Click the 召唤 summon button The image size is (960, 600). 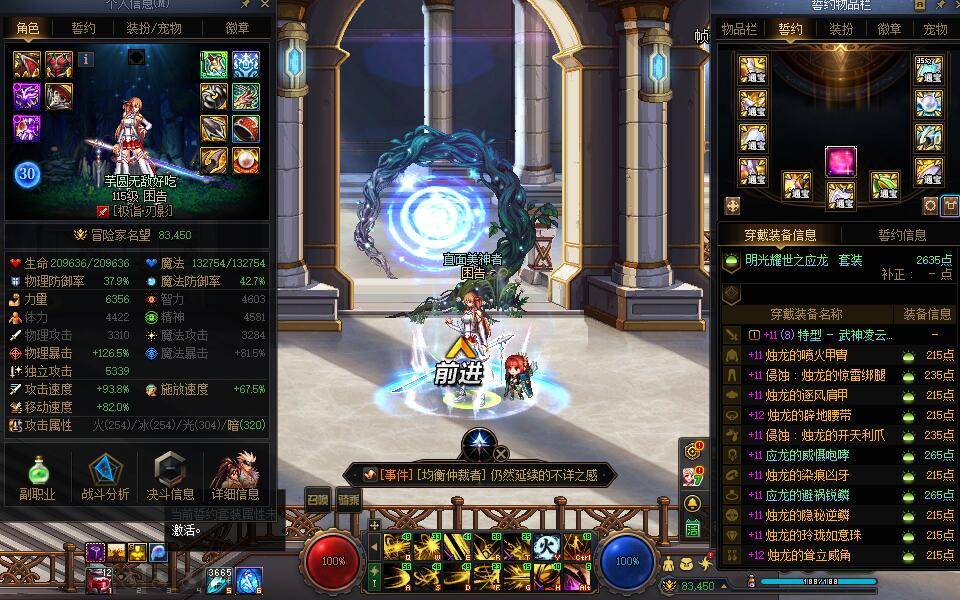(317, 499)
